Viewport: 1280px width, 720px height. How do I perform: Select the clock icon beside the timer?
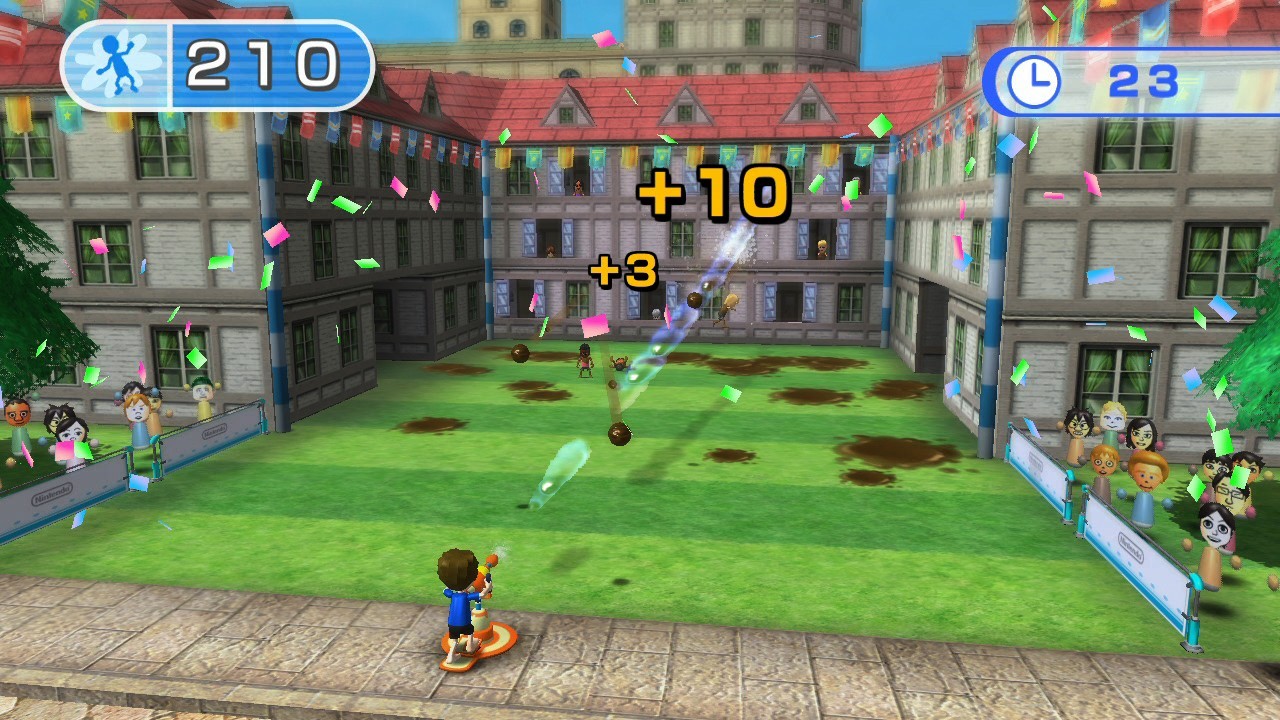[x=1034, y=77]
